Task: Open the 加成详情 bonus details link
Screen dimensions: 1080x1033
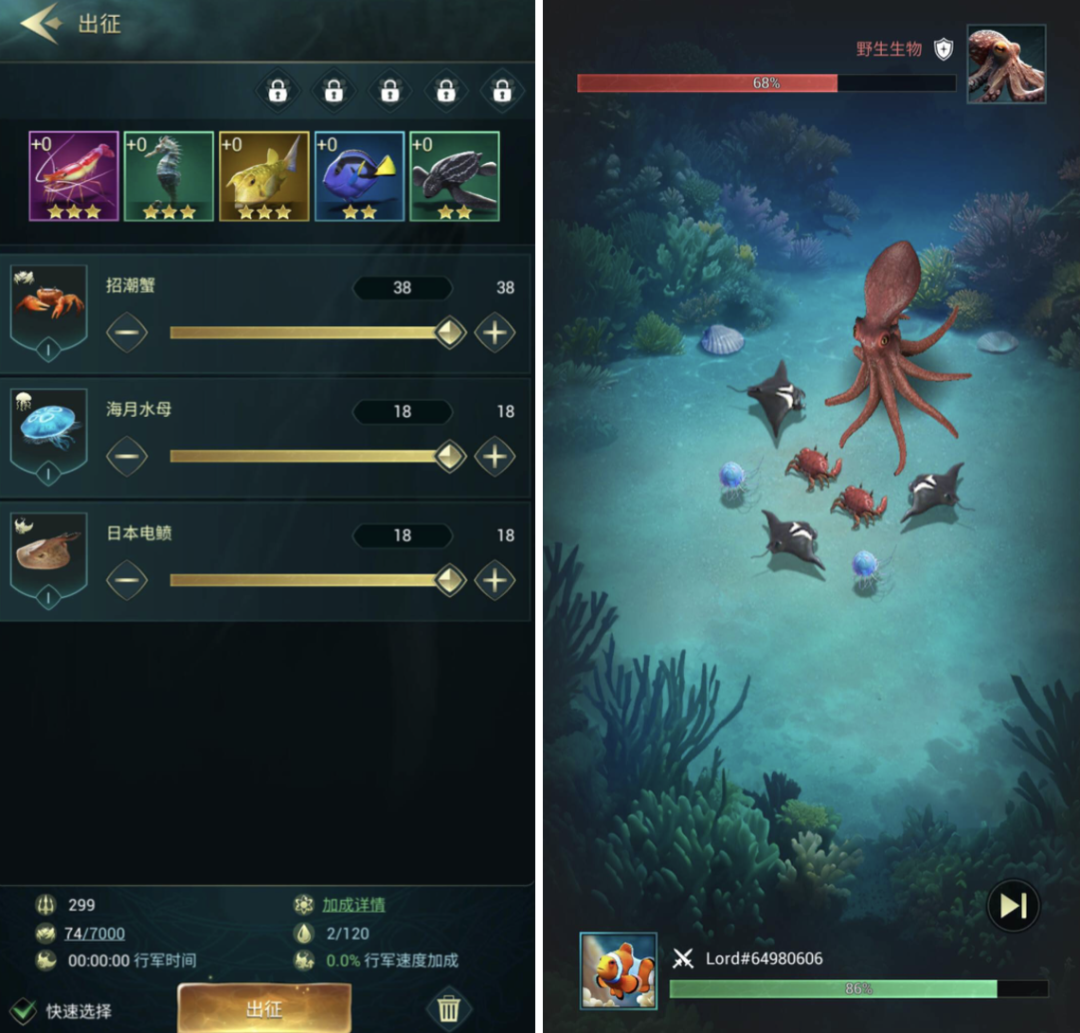Action: [x=353, y=905]
